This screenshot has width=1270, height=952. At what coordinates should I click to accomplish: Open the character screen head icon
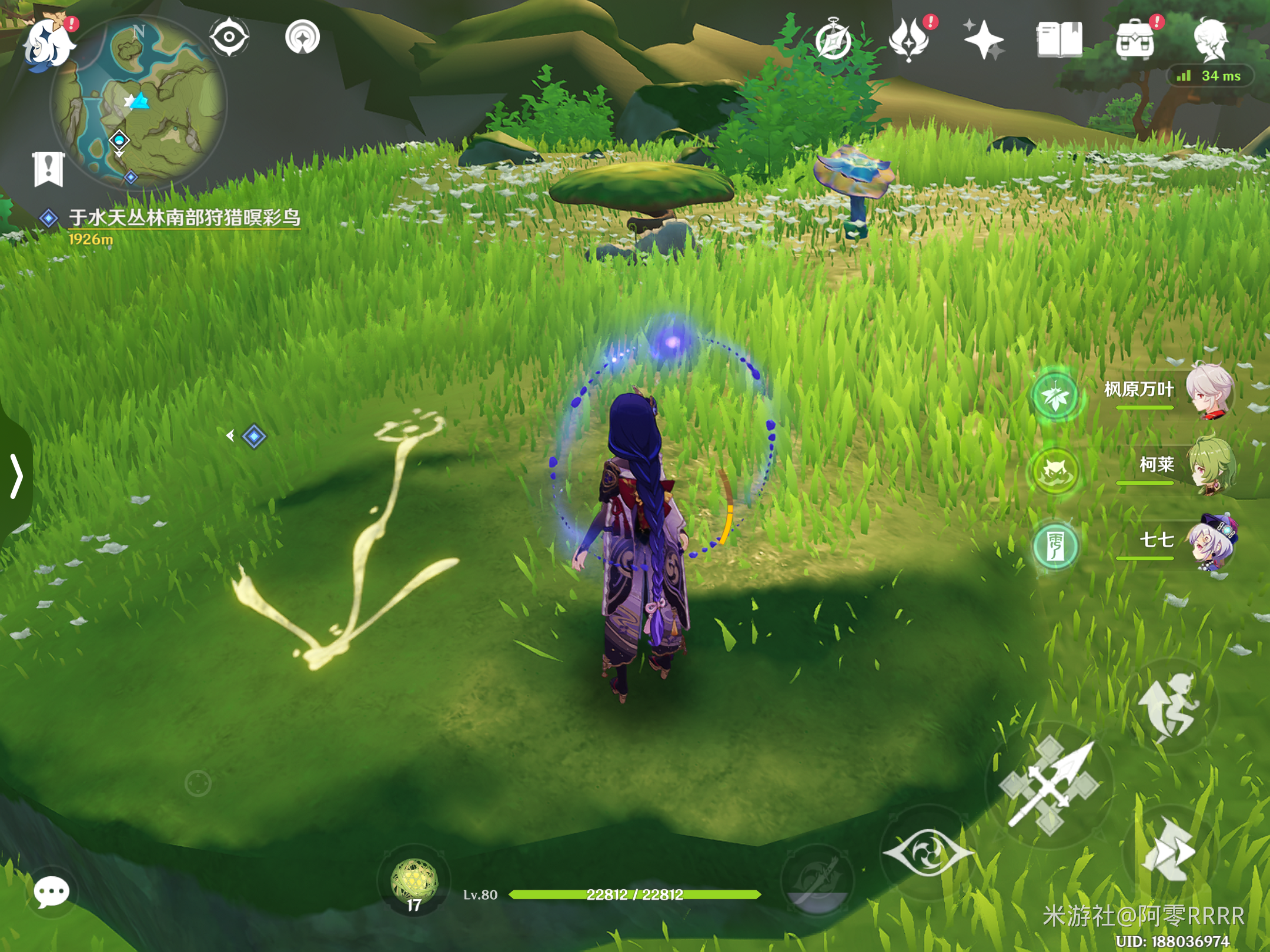pos(1210,39)
